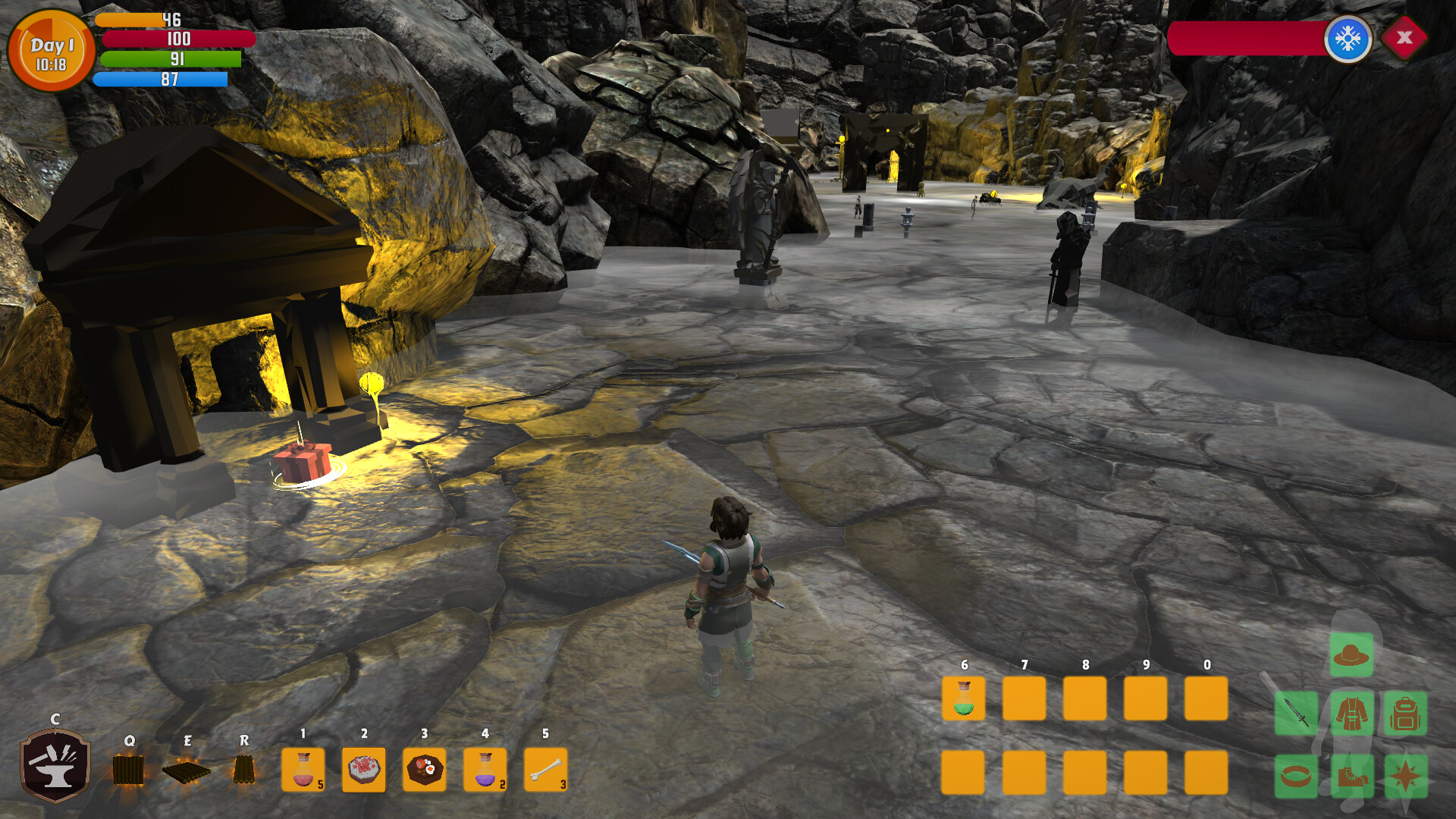Select the egg meal plate in slot 3
This screenshot has height=819, width=1456.
[425, 770]
